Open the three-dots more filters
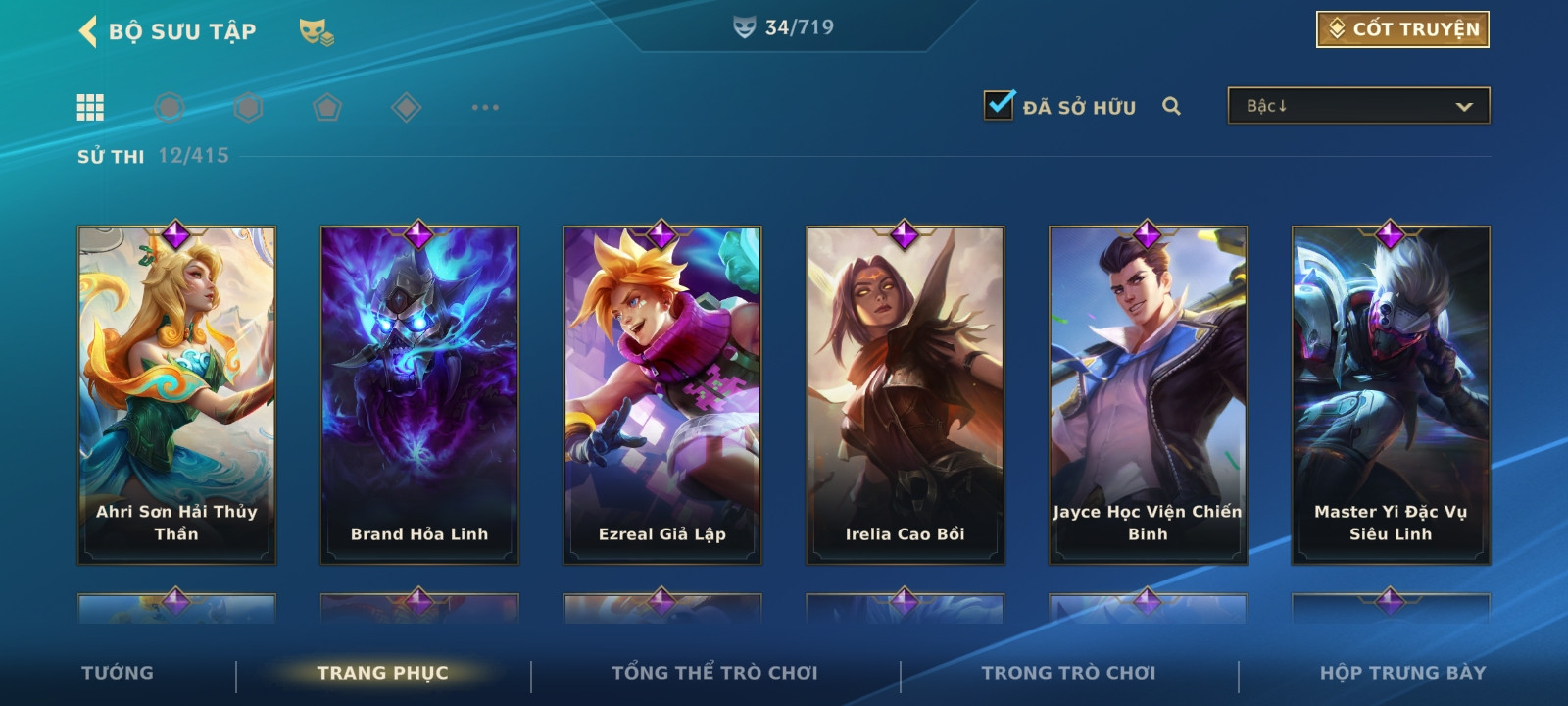 click(x=485, y=107)
